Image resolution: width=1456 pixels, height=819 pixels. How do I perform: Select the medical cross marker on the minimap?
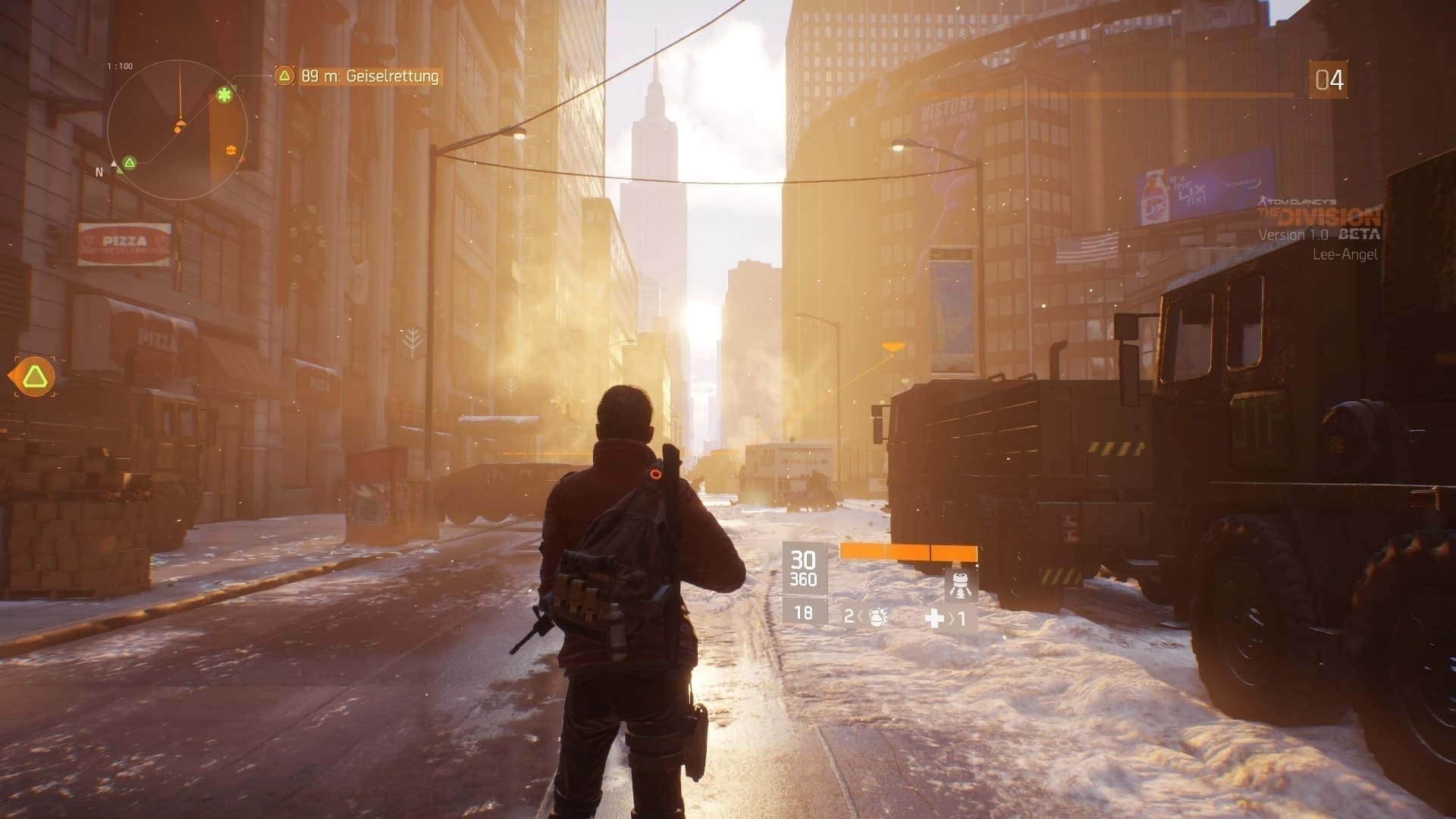(224, 95)
